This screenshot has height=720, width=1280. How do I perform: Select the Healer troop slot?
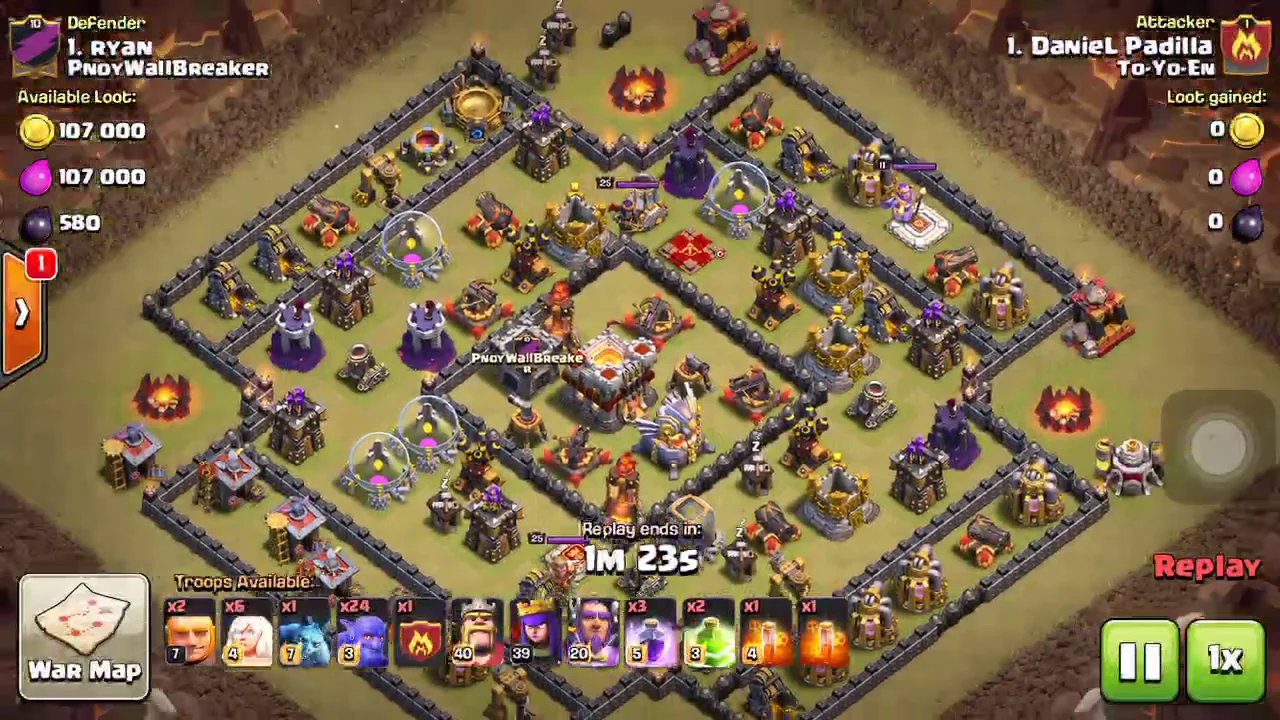(247, 634)
